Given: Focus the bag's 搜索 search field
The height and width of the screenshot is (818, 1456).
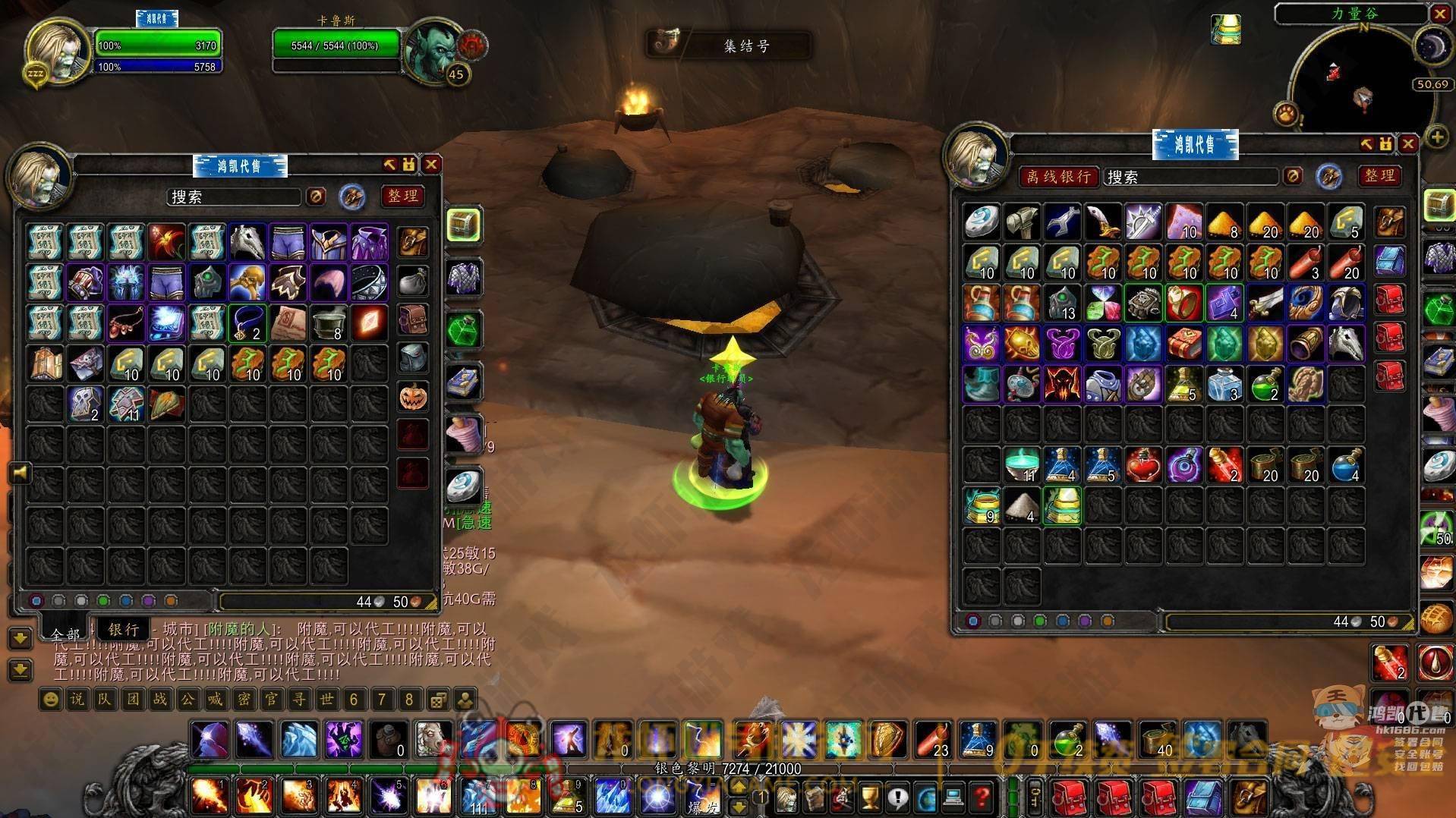Looking at the screenshot, I should 234,197.
